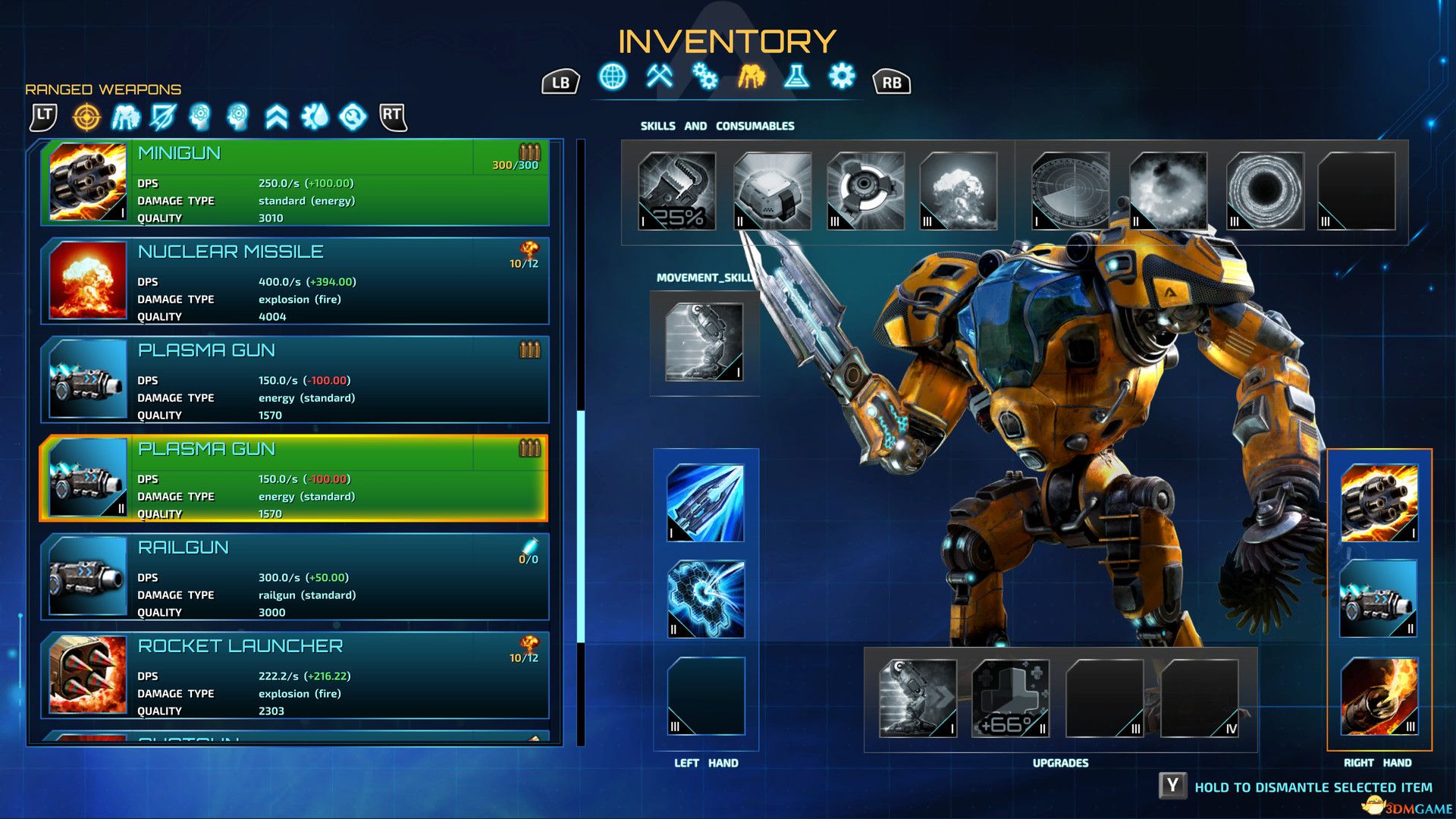Select the wrench repair 25% skill slot
The image size is (1456, 819).
(x=677, y=191)
